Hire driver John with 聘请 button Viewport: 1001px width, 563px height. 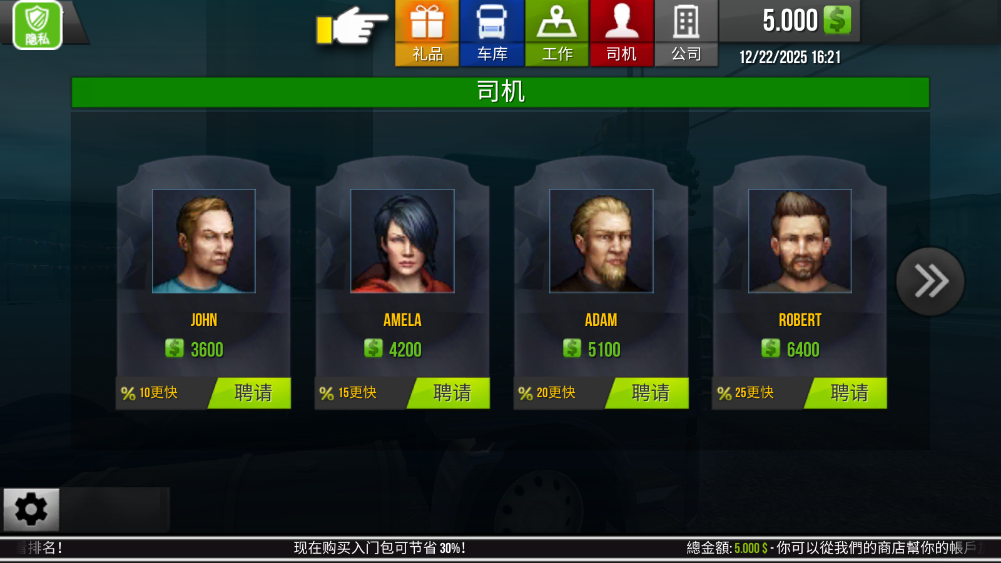[252, 393]
